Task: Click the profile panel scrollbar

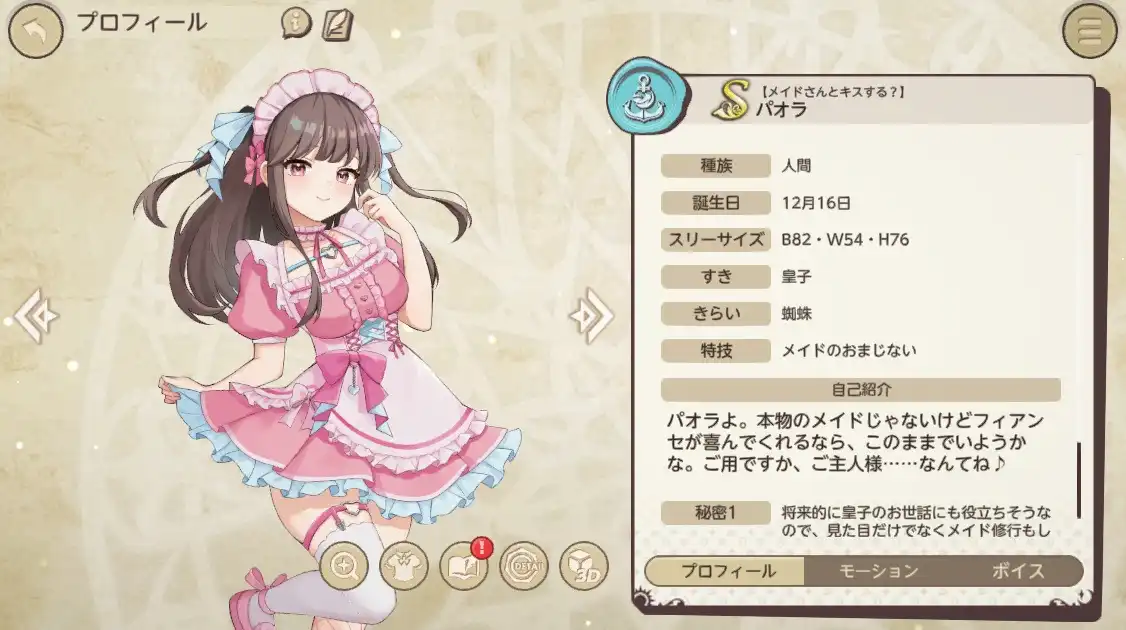Action: pos(1079,478)
